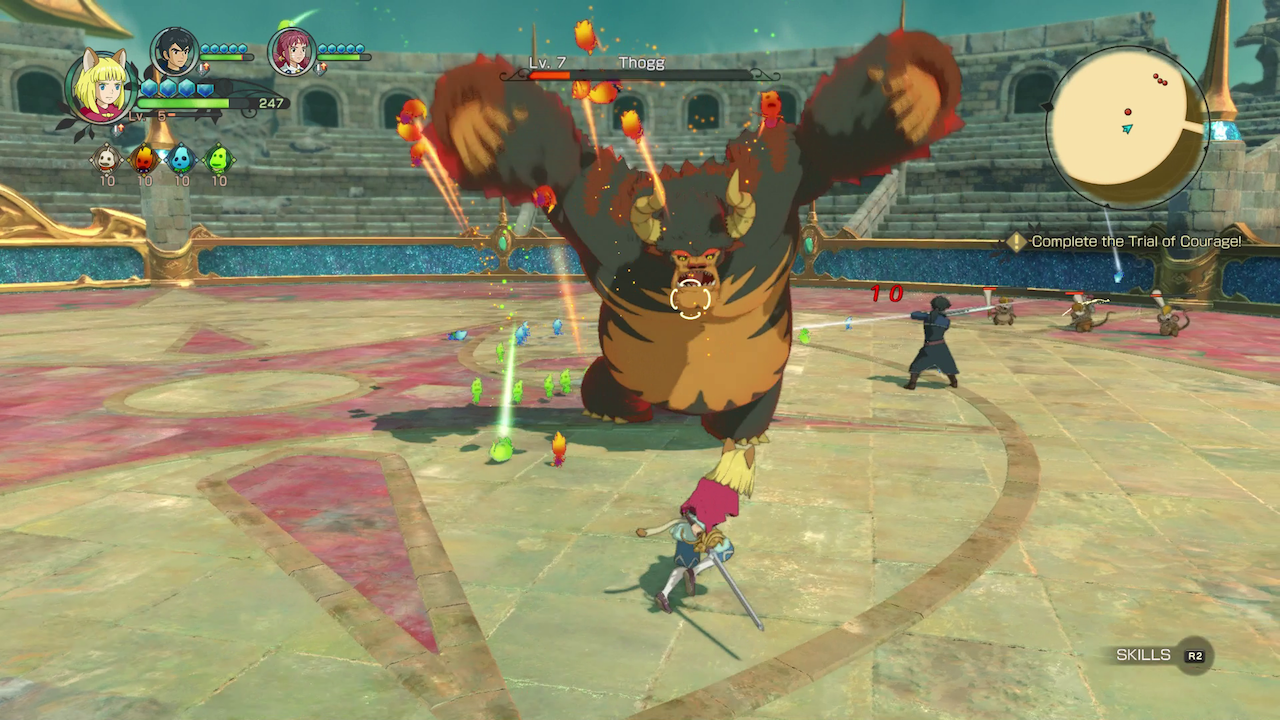Image resolution: width=1280 pixels, height=720 pixels.
Task: Select the blue water higgledy icon
Action: [181, 159]
